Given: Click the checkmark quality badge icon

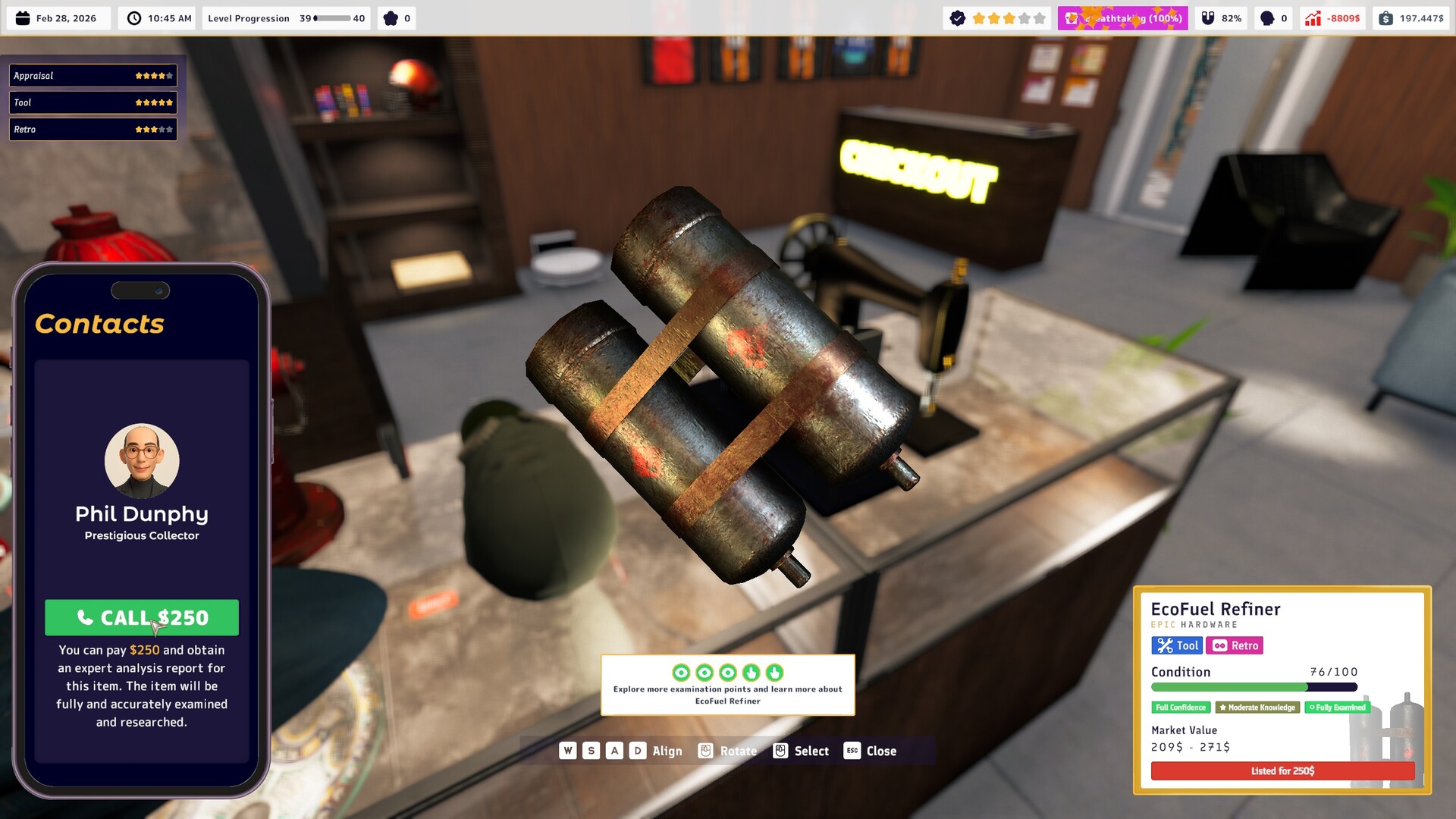Looking at the screenshot, I should [x=959, y=17].
